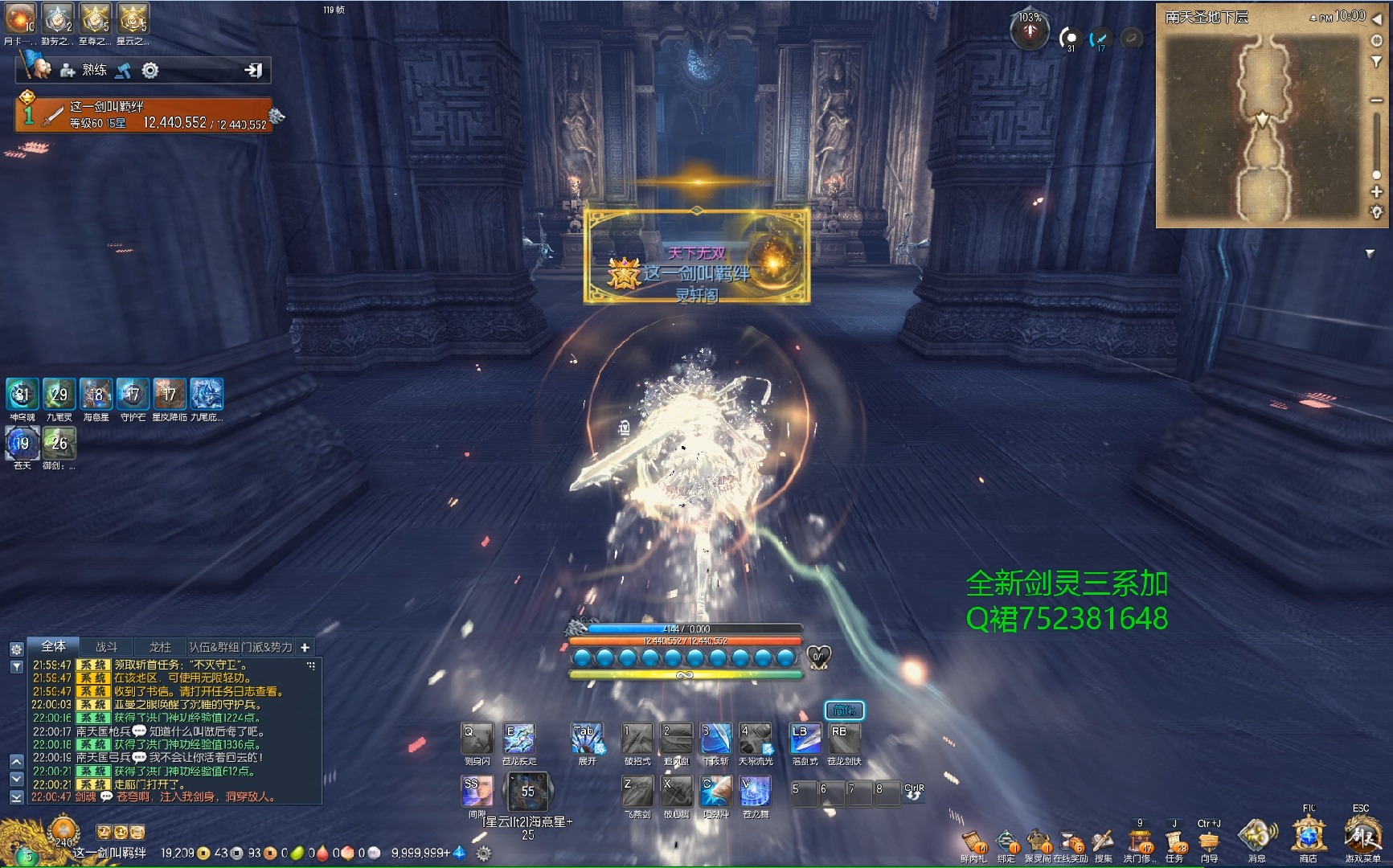This screenshot has height=868, width=1393.
Task: Open the 消息 messages megaphone icon
Action: tap(1256, 837)
